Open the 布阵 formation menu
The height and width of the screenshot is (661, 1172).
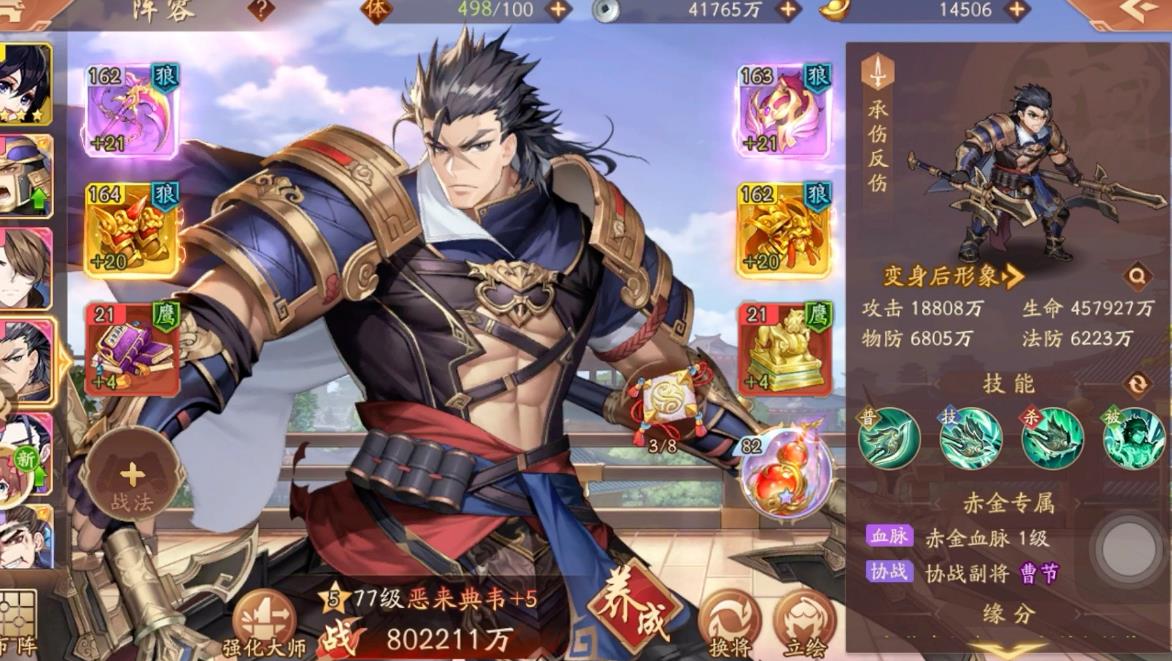17,624
